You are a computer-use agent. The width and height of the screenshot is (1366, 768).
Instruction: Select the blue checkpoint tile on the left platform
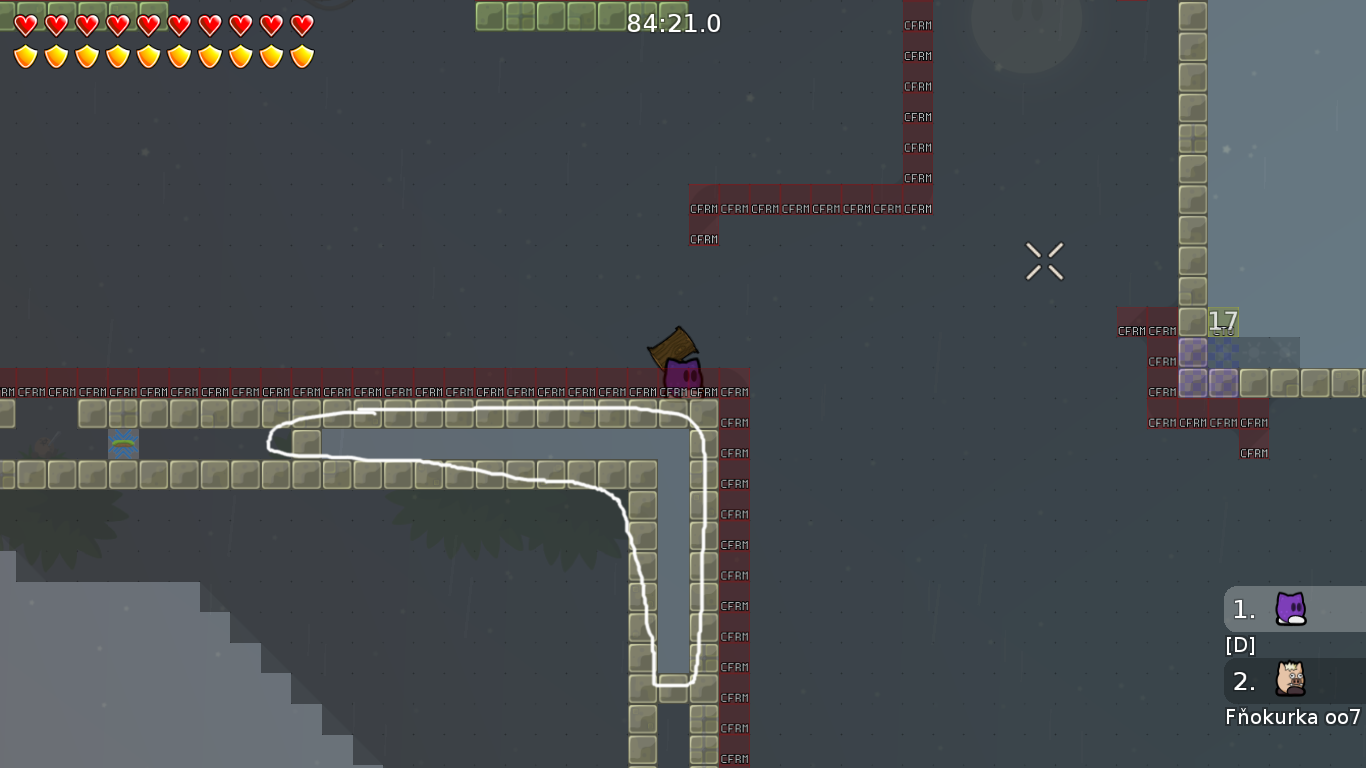click(x=123, y=444)
